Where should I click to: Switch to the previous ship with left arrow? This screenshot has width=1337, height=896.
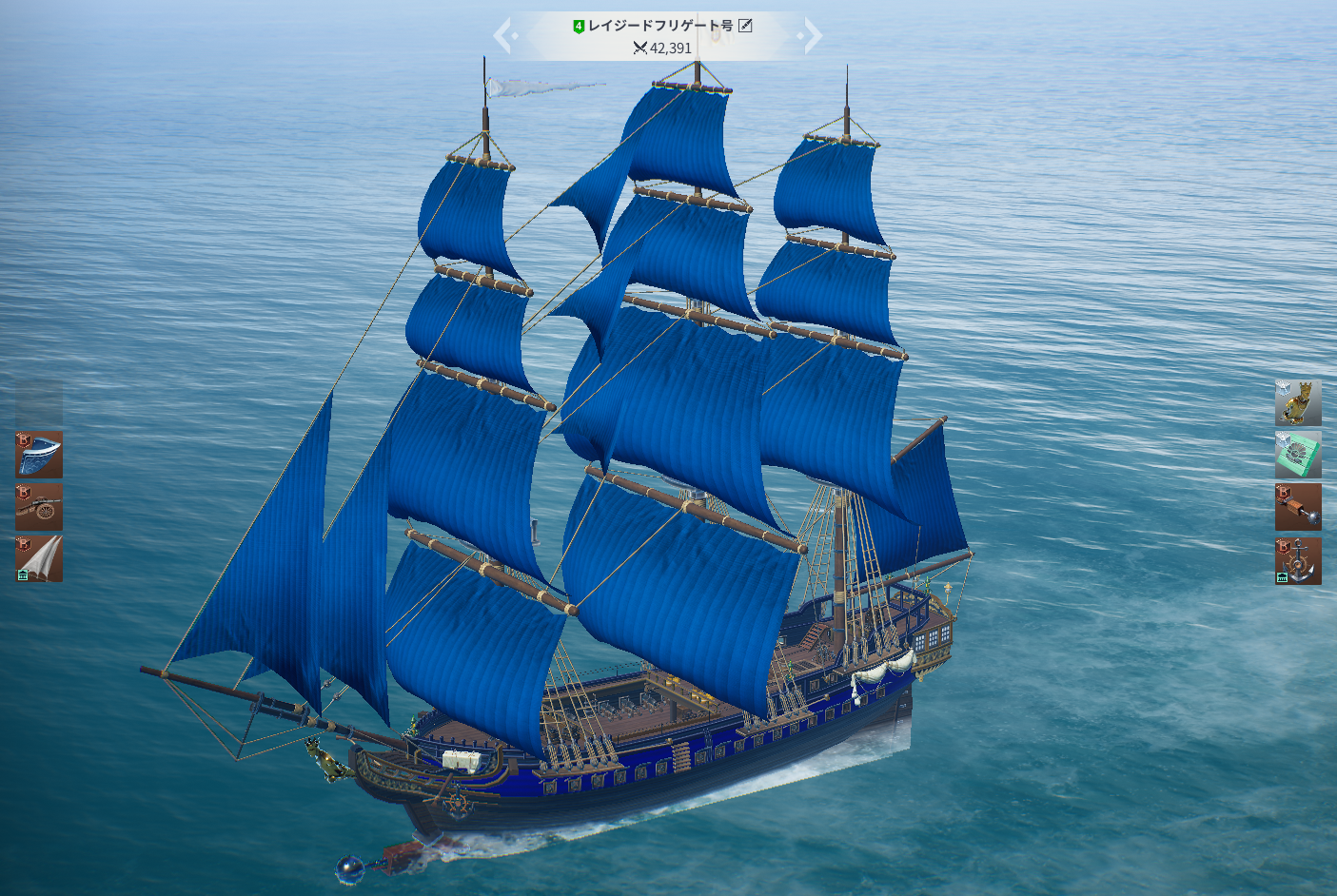click(503, 36)
